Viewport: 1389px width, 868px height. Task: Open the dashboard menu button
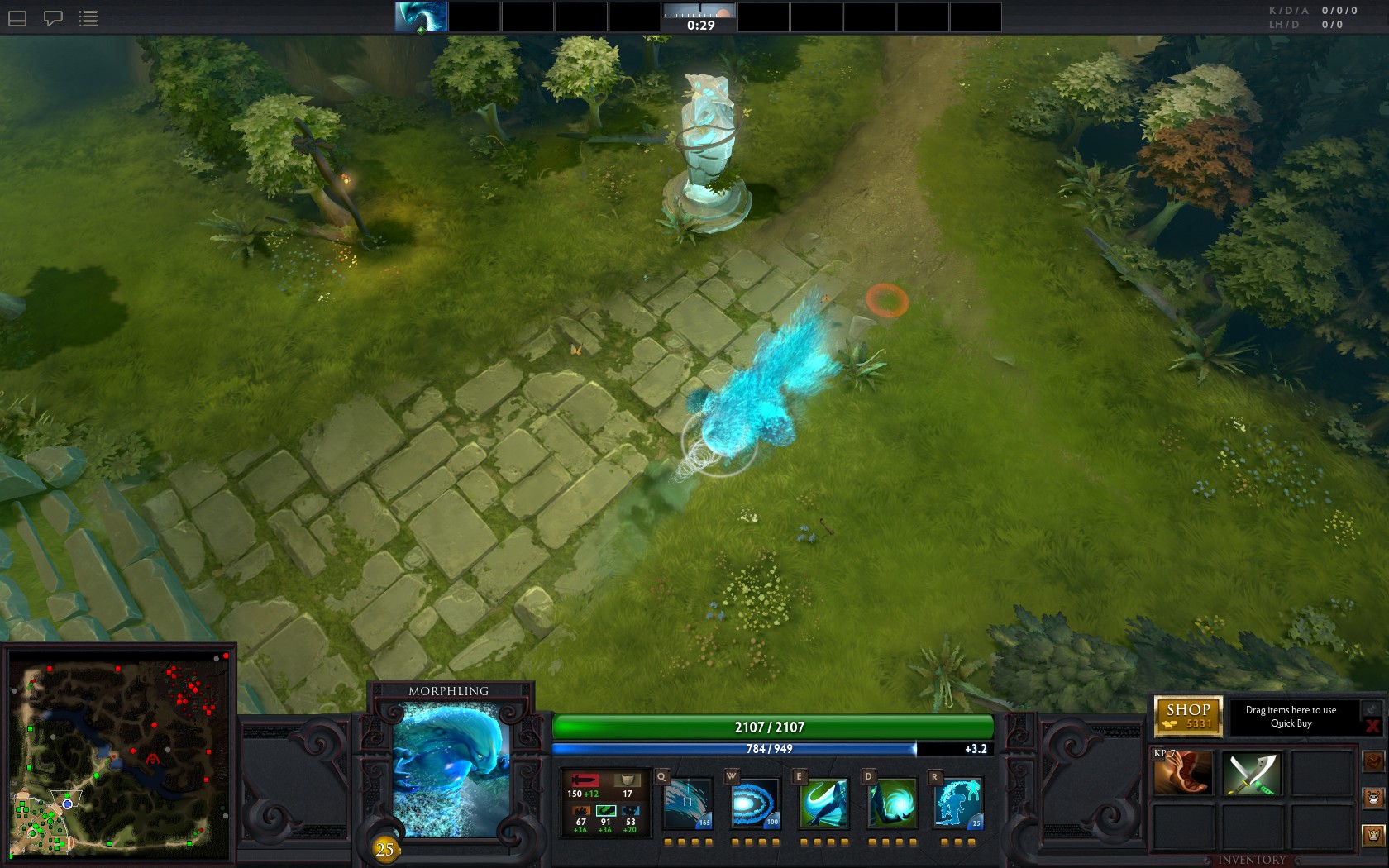[17, 18]
